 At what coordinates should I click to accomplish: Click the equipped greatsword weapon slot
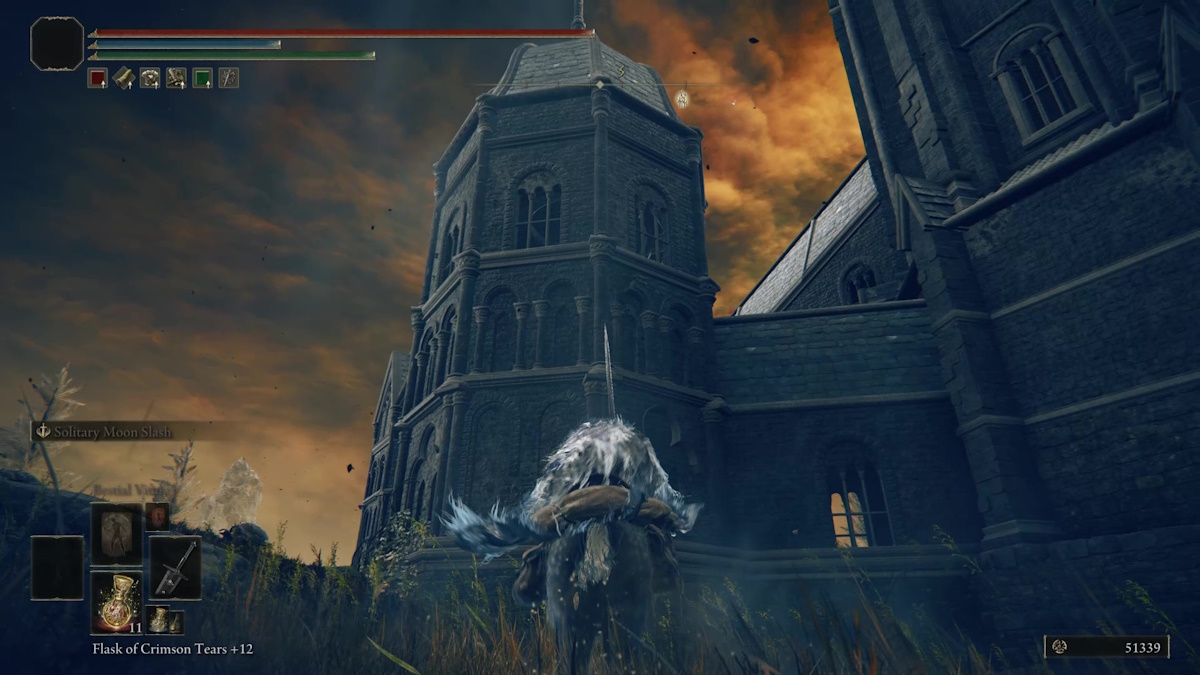[174, 567]
